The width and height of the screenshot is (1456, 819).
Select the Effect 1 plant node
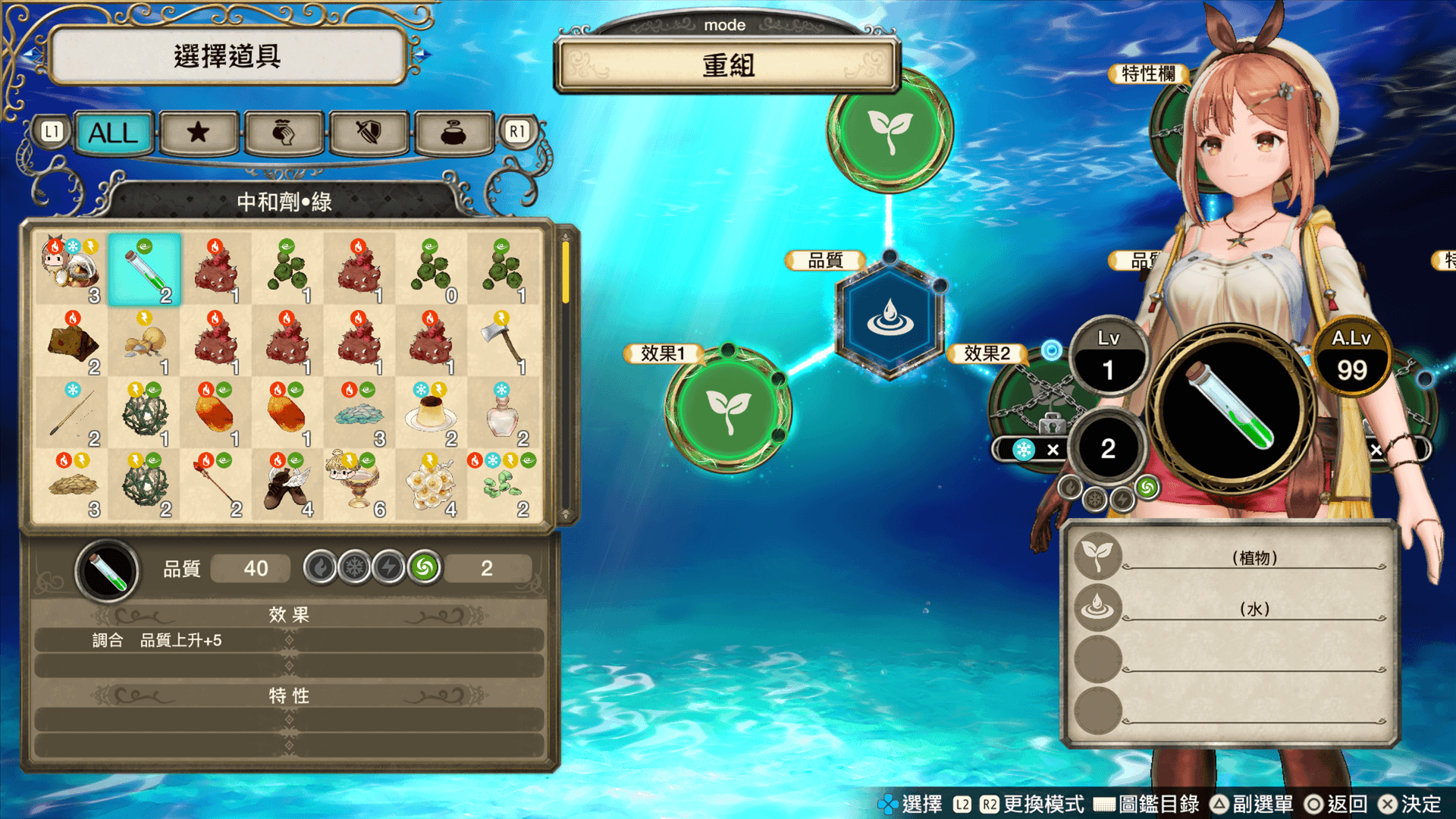pos(728,409)
